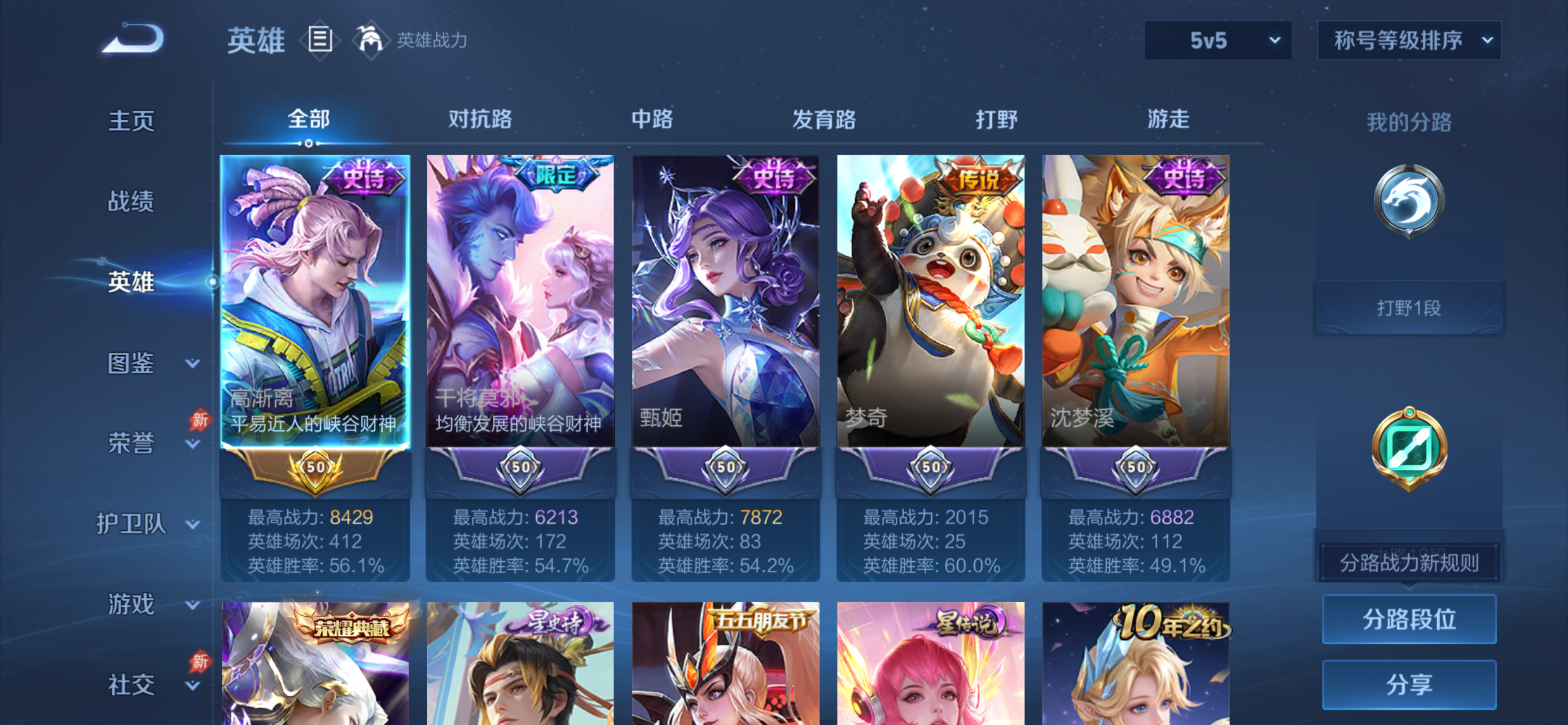Open 战绩 from the left sidebar
The image size is (1568, 725).
click(x=131, y=201)
